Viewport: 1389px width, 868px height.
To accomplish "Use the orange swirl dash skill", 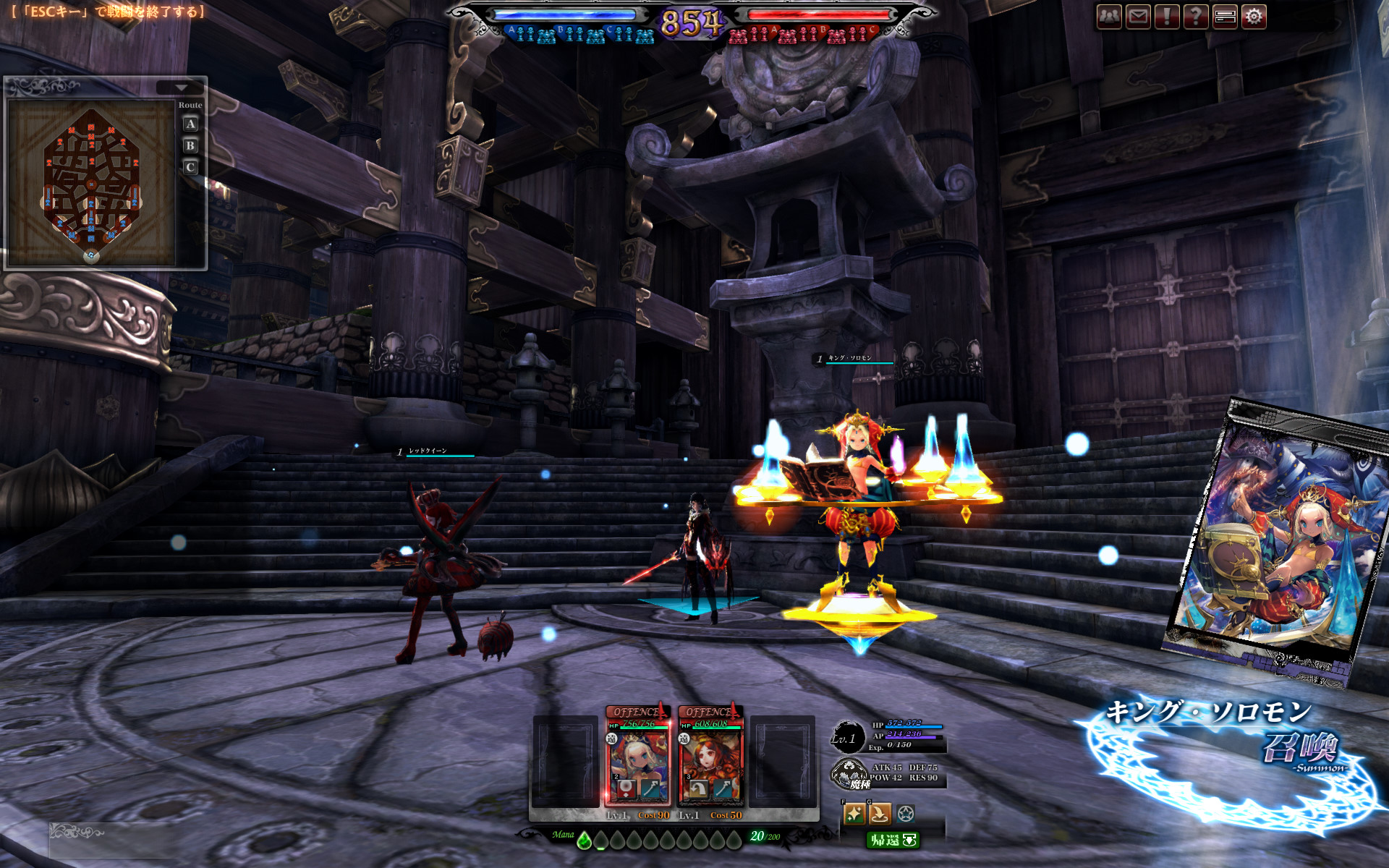I will click(x=880, y=814).
